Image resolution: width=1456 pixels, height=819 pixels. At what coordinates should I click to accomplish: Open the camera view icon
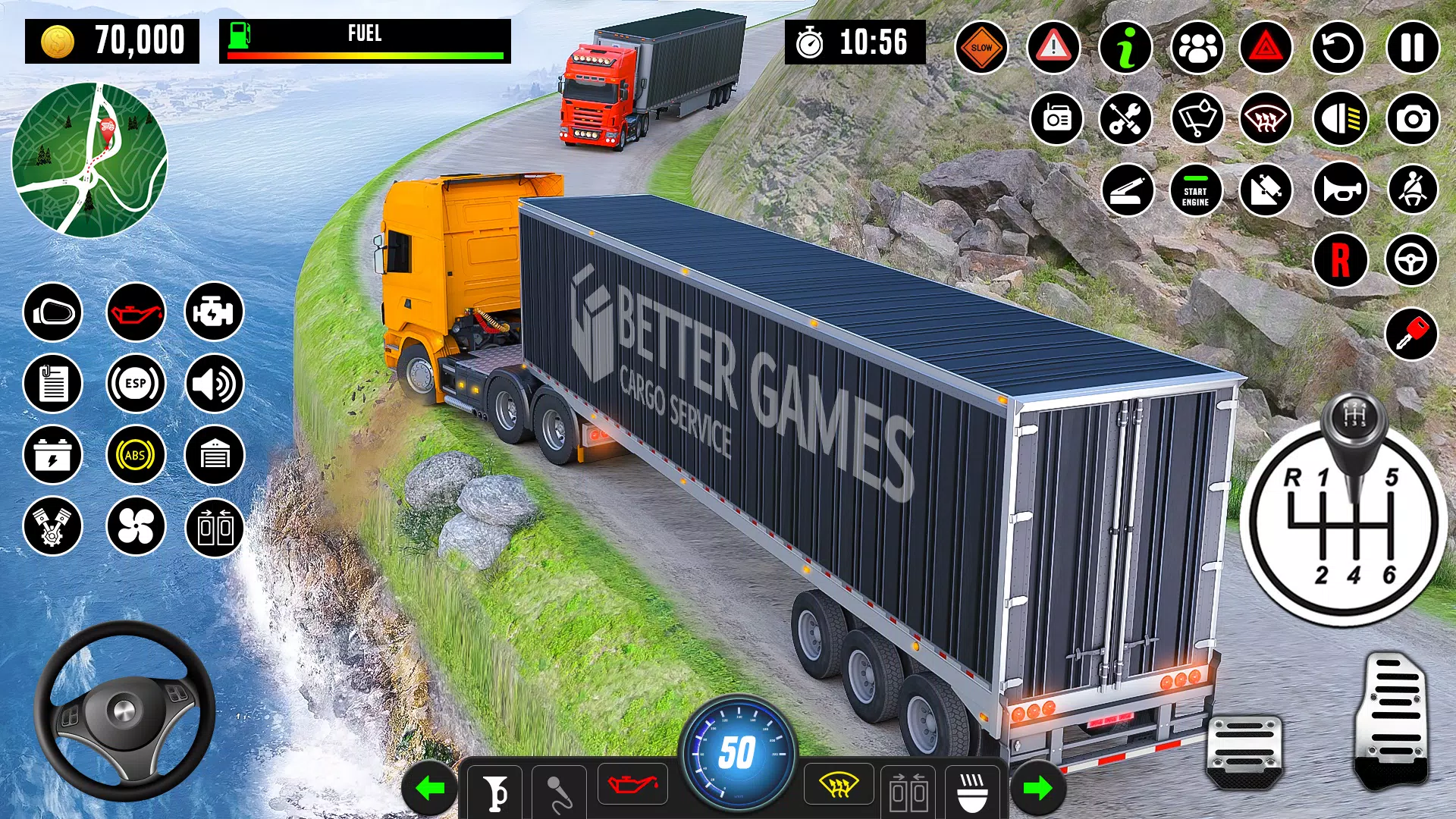point(1412,118)
